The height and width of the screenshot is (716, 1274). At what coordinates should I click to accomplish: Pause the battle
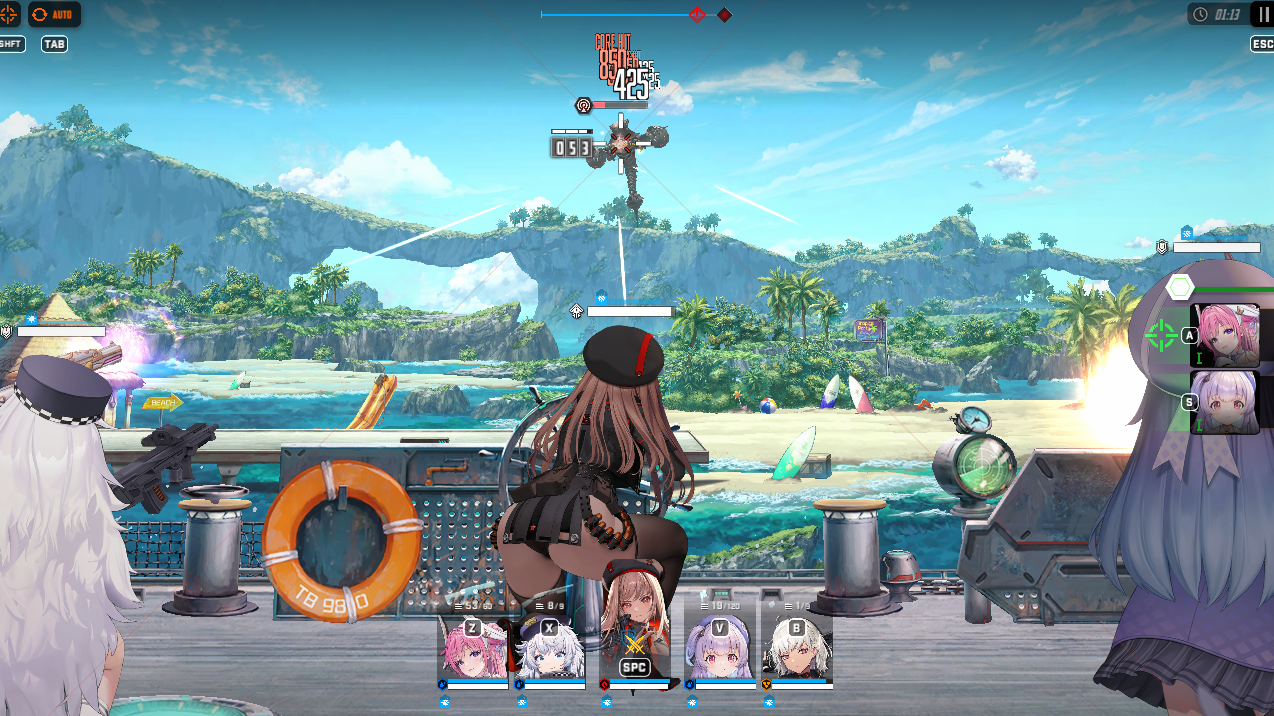click(1261, 14)
